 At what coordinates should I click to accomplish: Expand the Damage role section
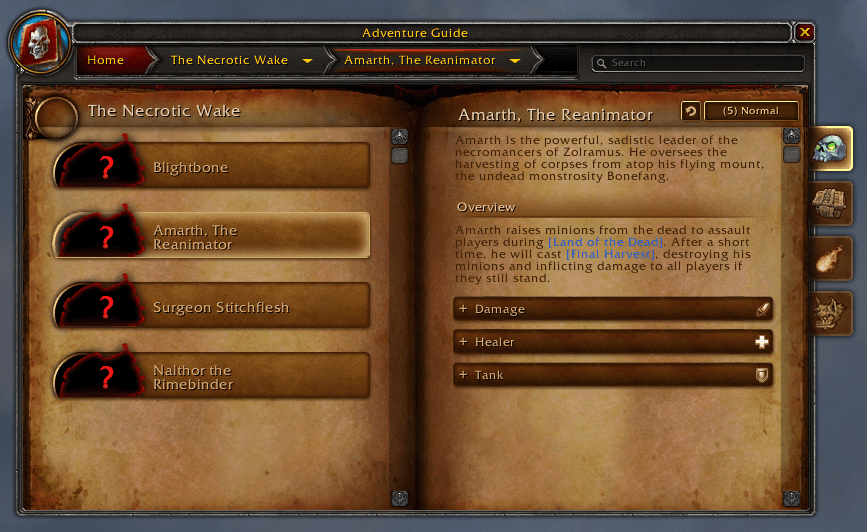coord(612,310)
